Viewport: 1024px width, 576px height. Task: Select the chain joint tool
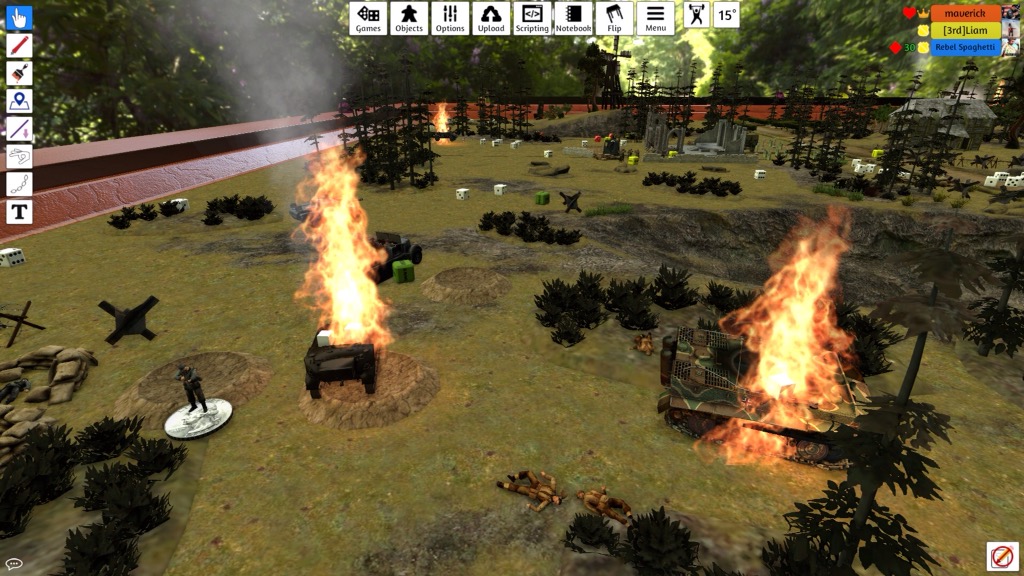coord(19,184)
